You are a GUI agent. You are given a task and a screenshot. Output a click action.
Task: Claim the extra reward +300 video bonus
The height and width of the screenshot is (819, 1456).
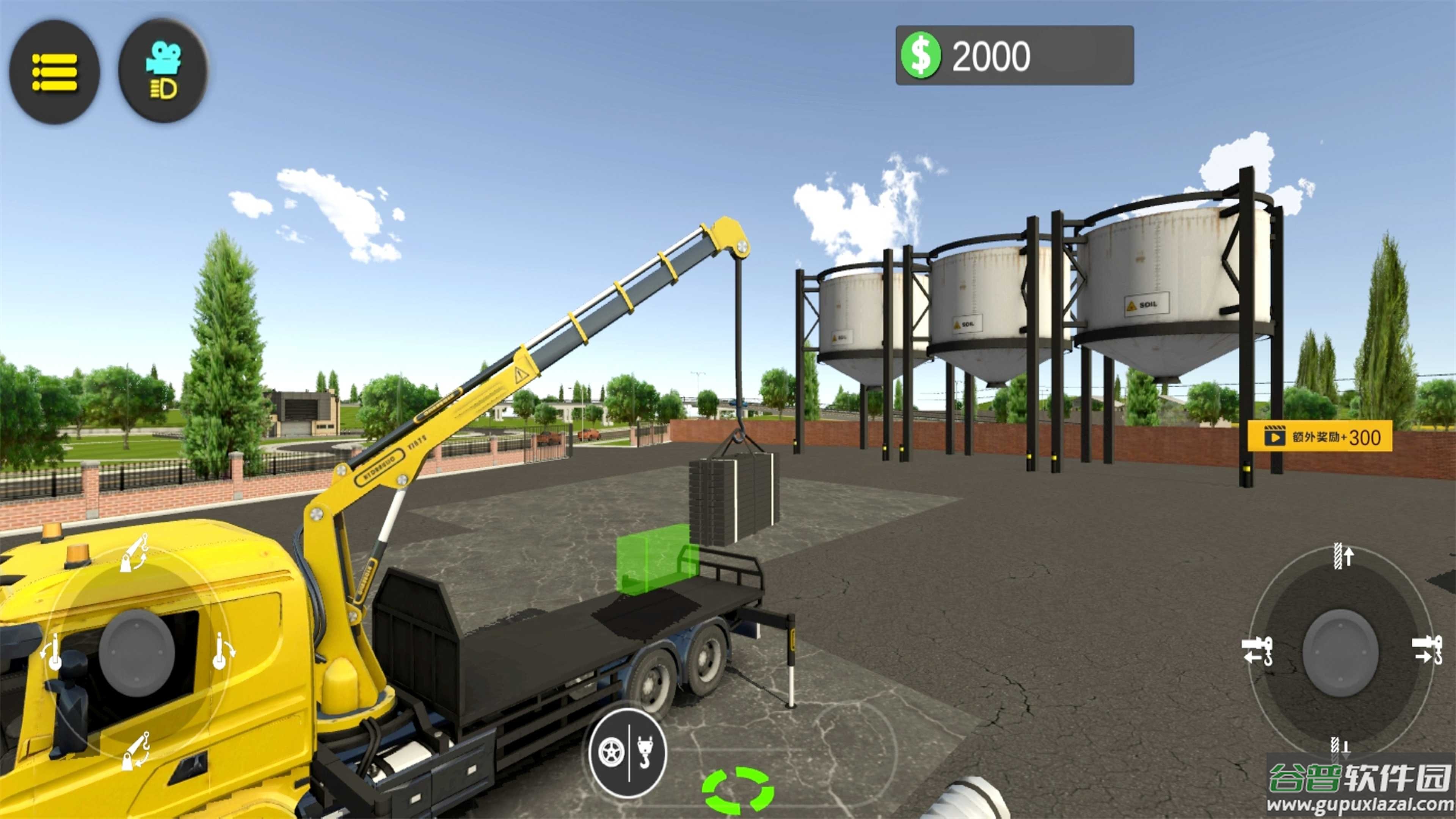(1319, 437)
